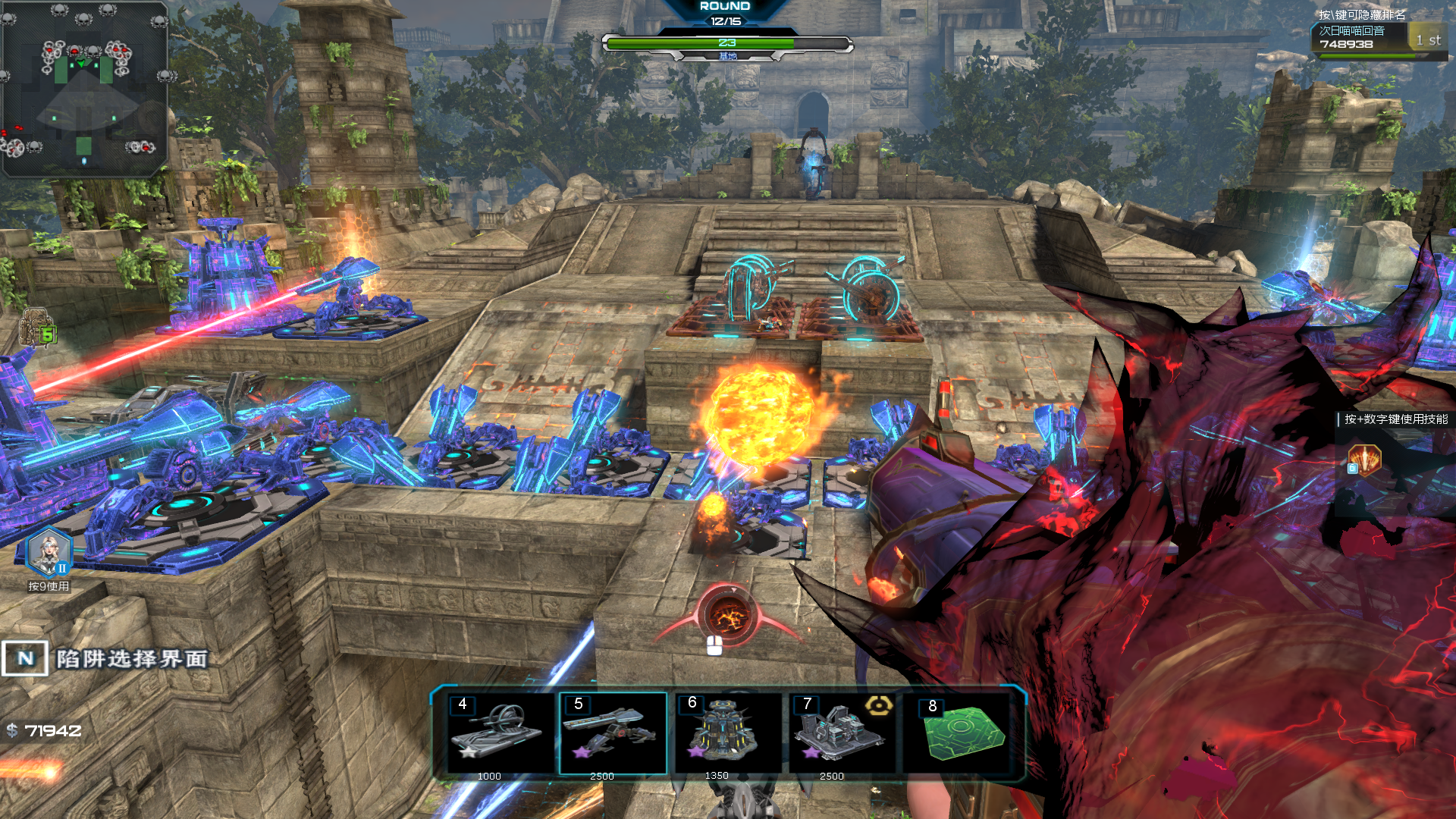
Task: Activate the female character portrait skill
Action: click(49, 552)
